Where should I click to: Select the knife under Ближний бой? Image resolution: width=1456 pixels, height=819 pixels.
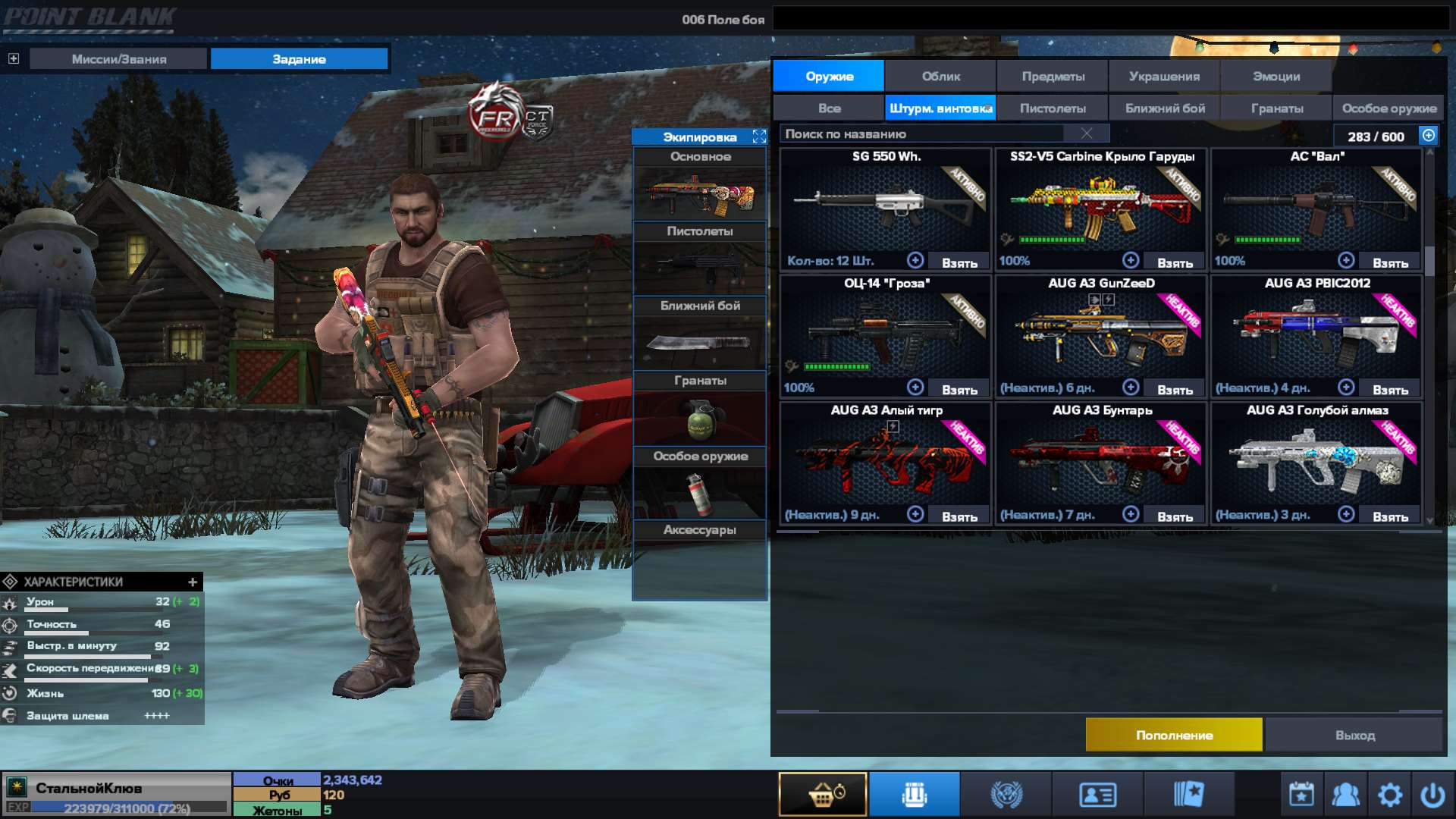tap(699, 343)
